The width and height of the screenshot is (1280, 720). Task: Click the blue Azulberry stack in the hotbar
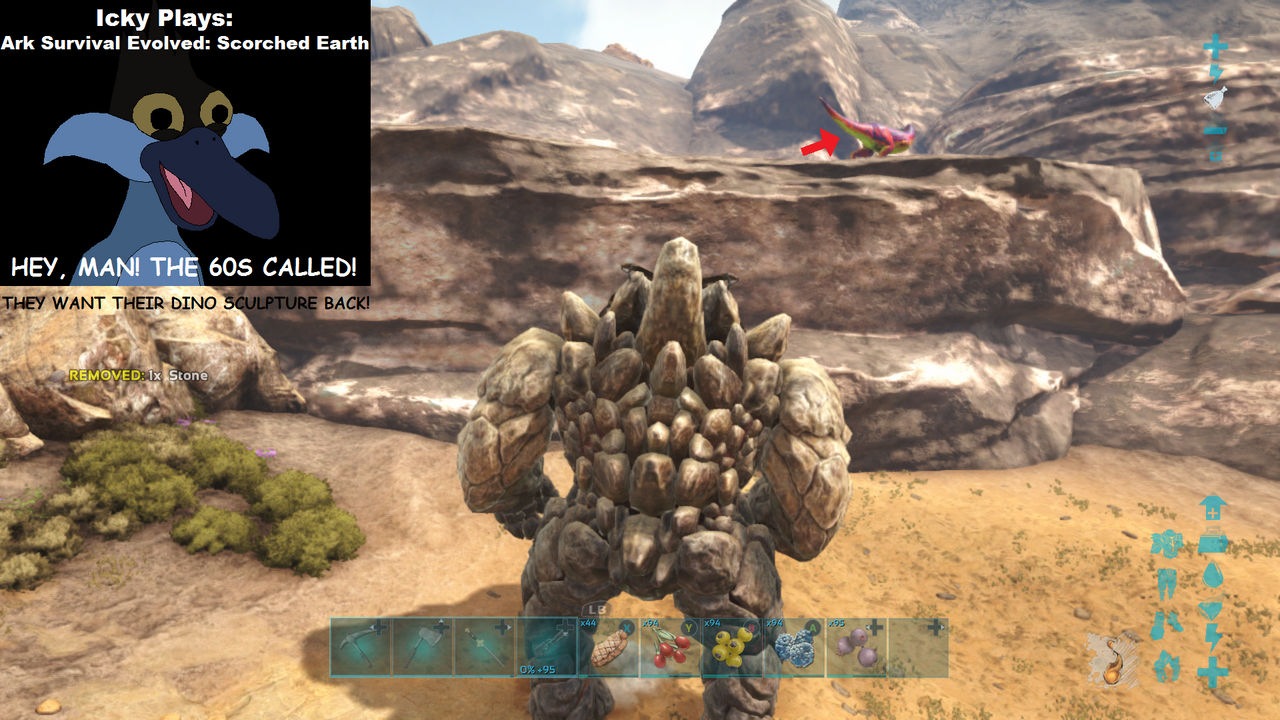[x=795, y=650]
